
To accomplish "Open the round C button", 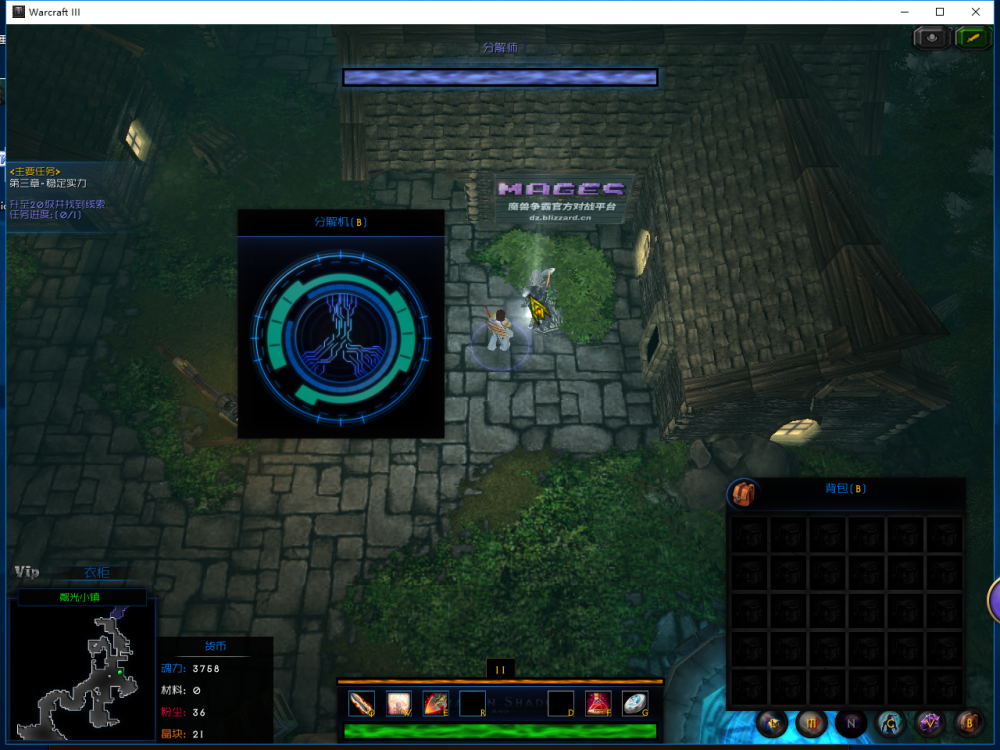I will click(891, 722).
